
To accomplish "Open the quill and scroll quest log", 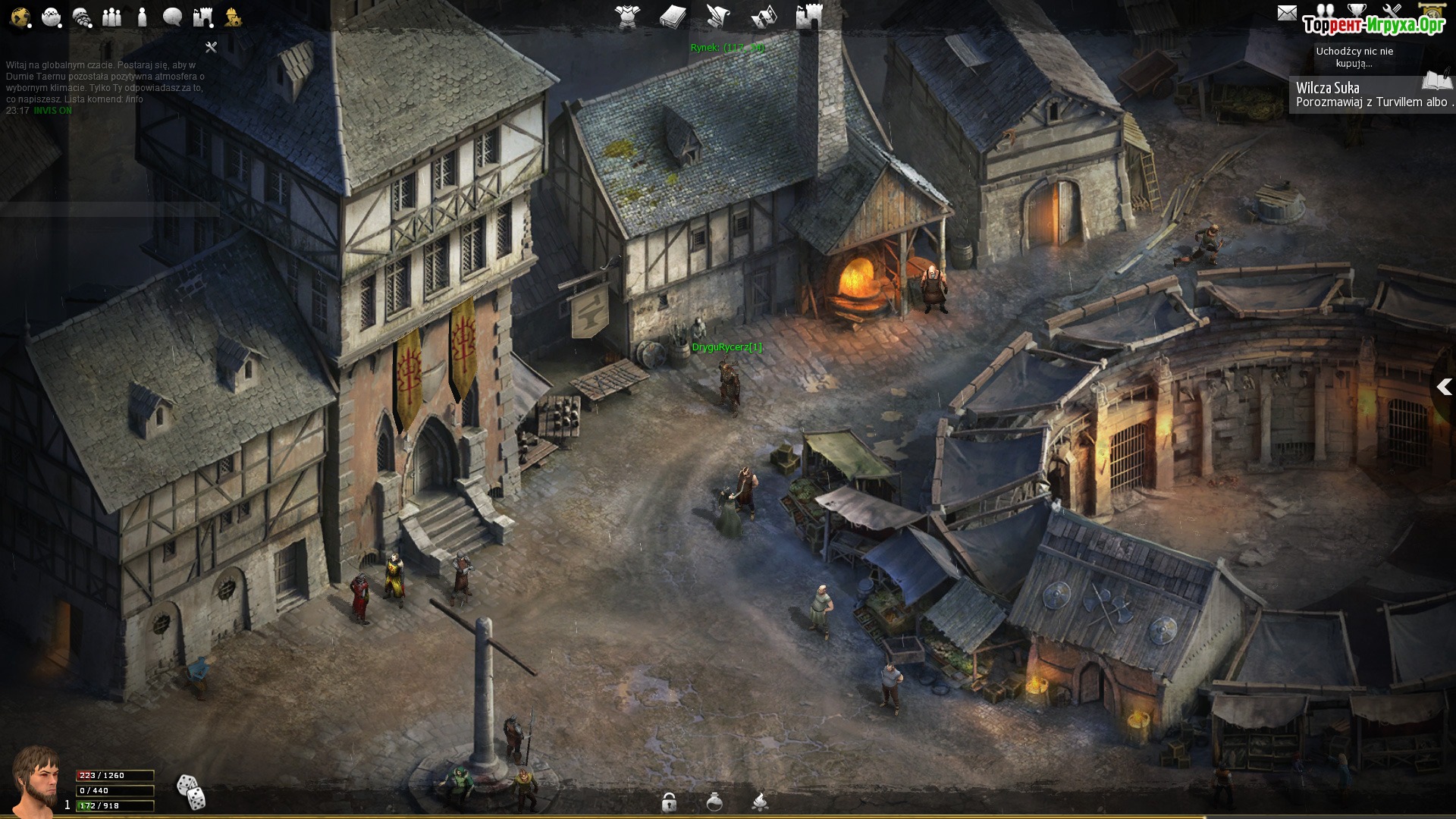I will pos(718,17).
